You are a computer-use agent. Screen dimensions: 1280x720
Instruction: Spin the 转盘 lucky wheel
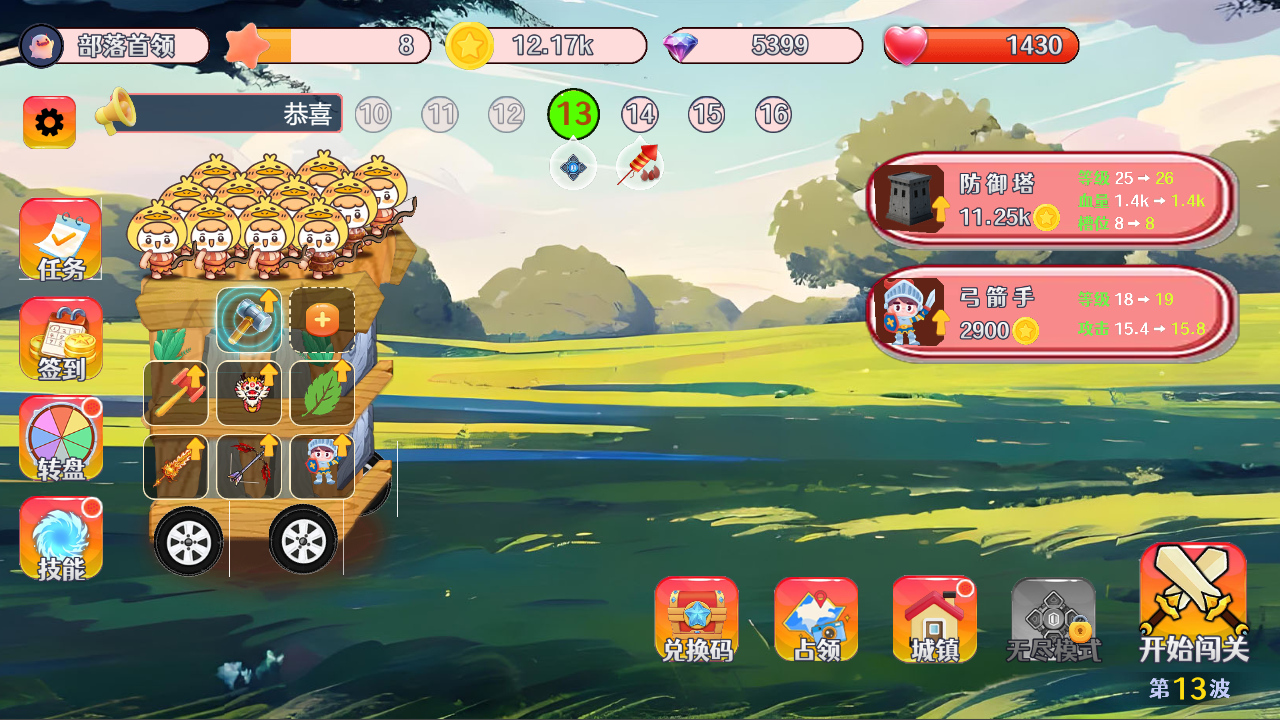(60, 438)
